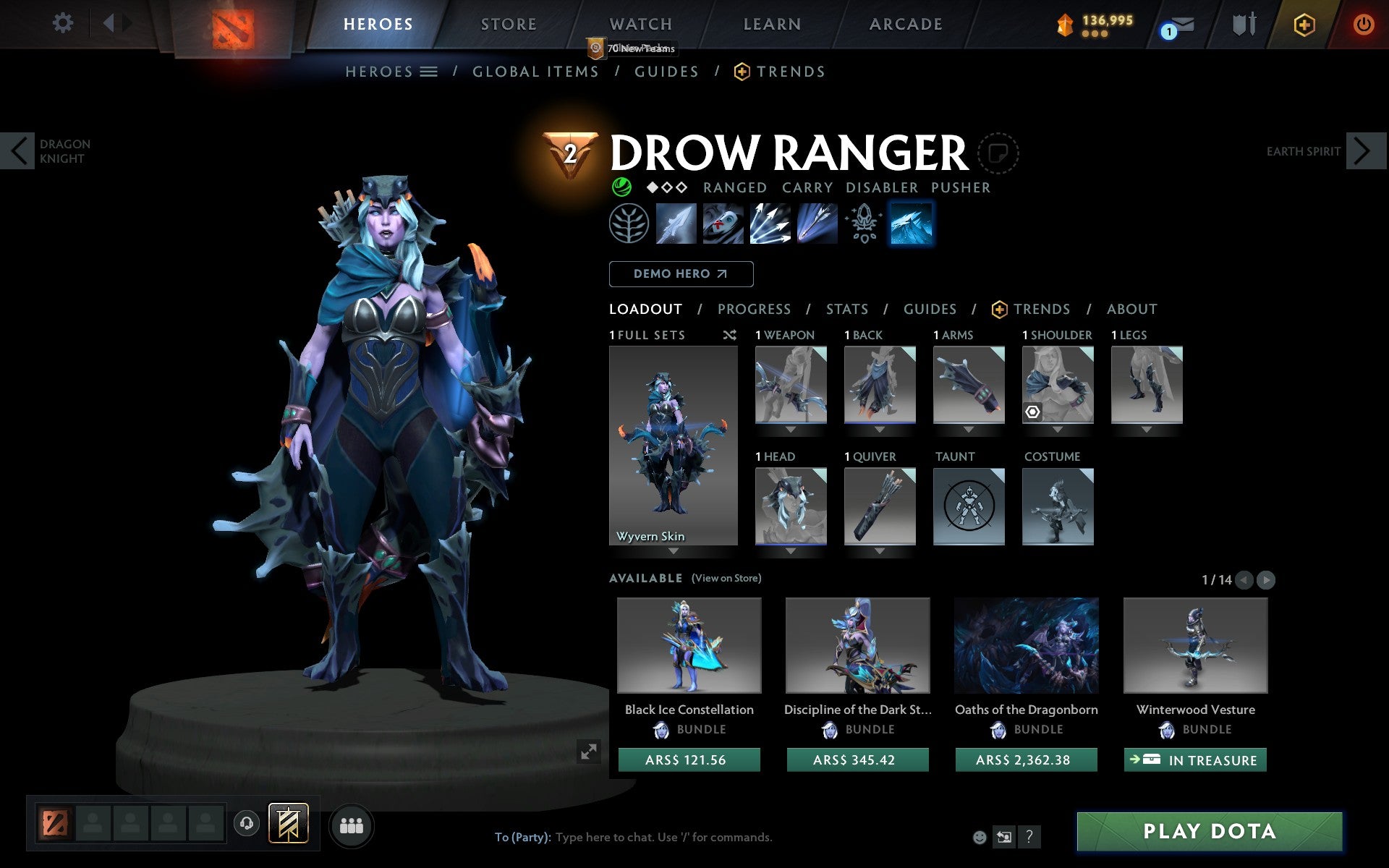Toggle the hero note bubble beside Drow Ranger name
This screenshot has height=868, width=1389.
tap(999, 153)
